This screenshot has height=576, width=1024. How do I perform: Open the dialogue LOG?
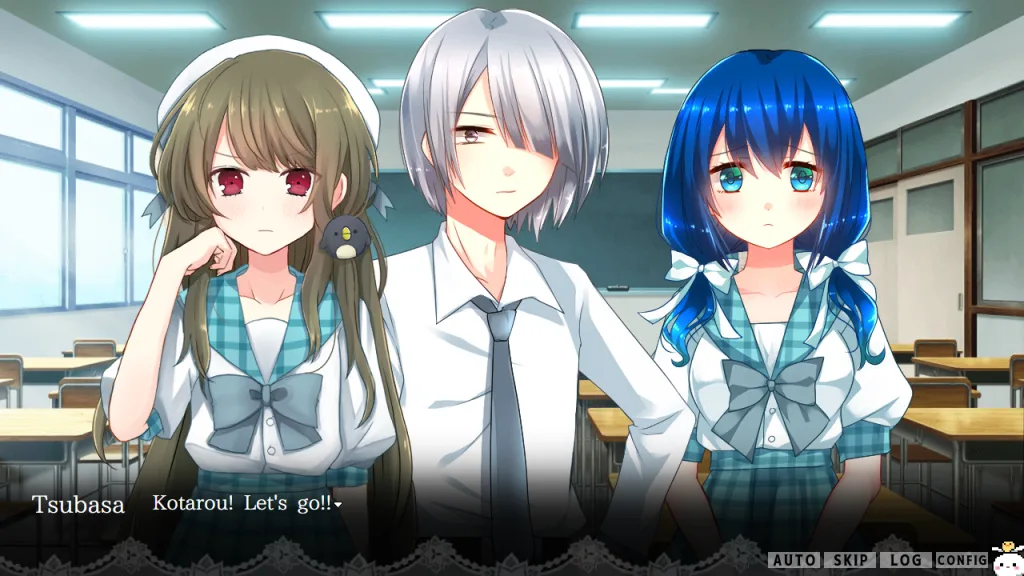(905, 560)
